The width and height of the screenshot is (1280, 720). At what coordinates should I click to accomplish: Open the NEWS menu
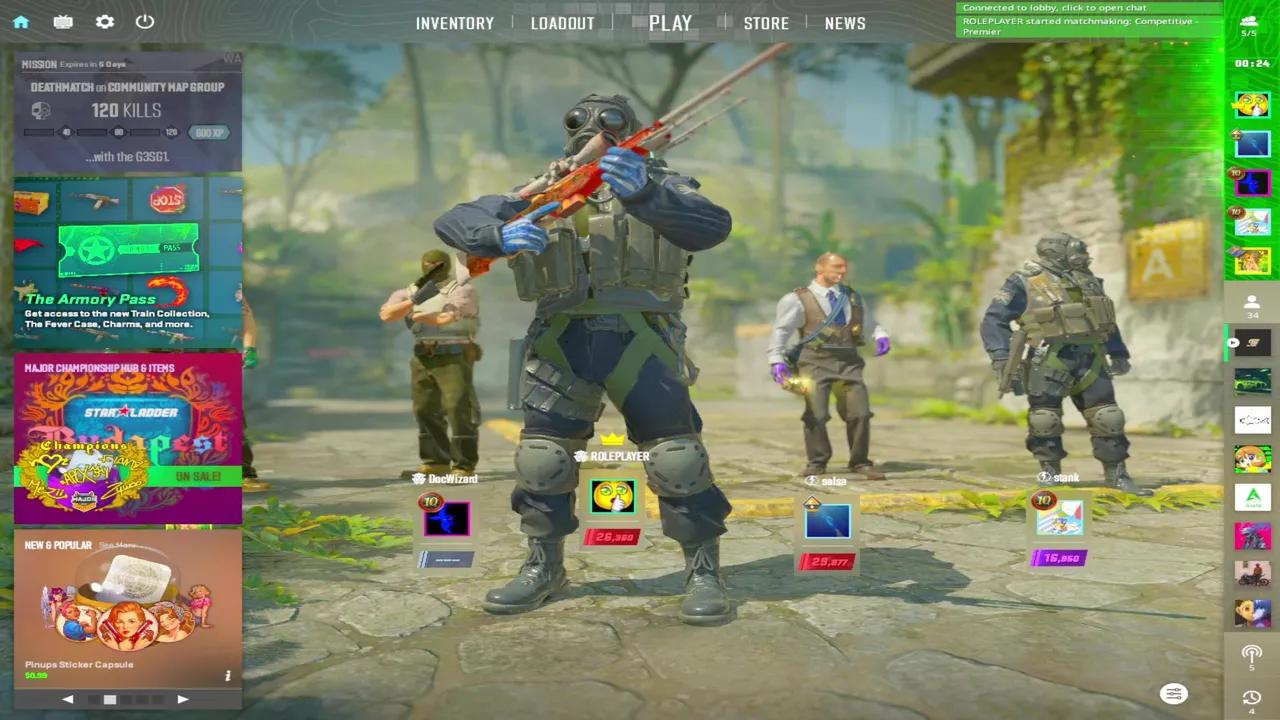click(845, 23)
